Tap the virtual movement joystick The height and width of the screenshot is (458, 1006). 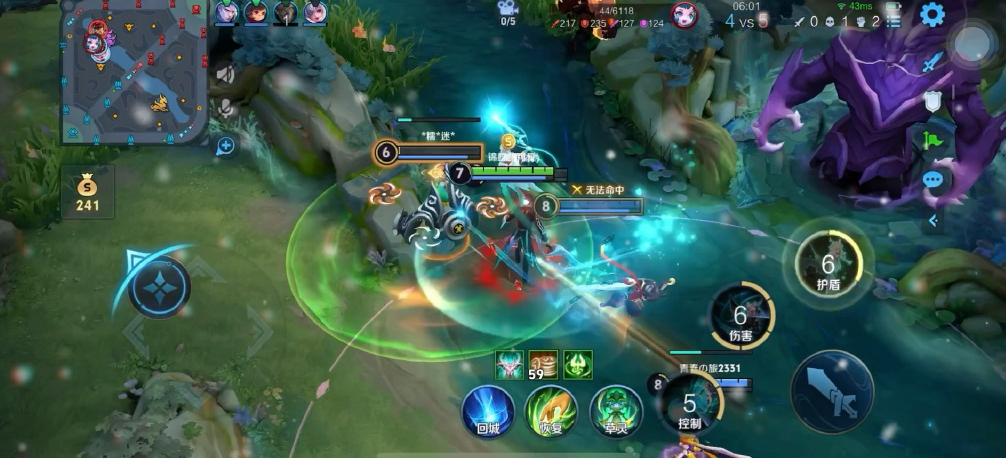pyautogui.click(x=159, y=288)
